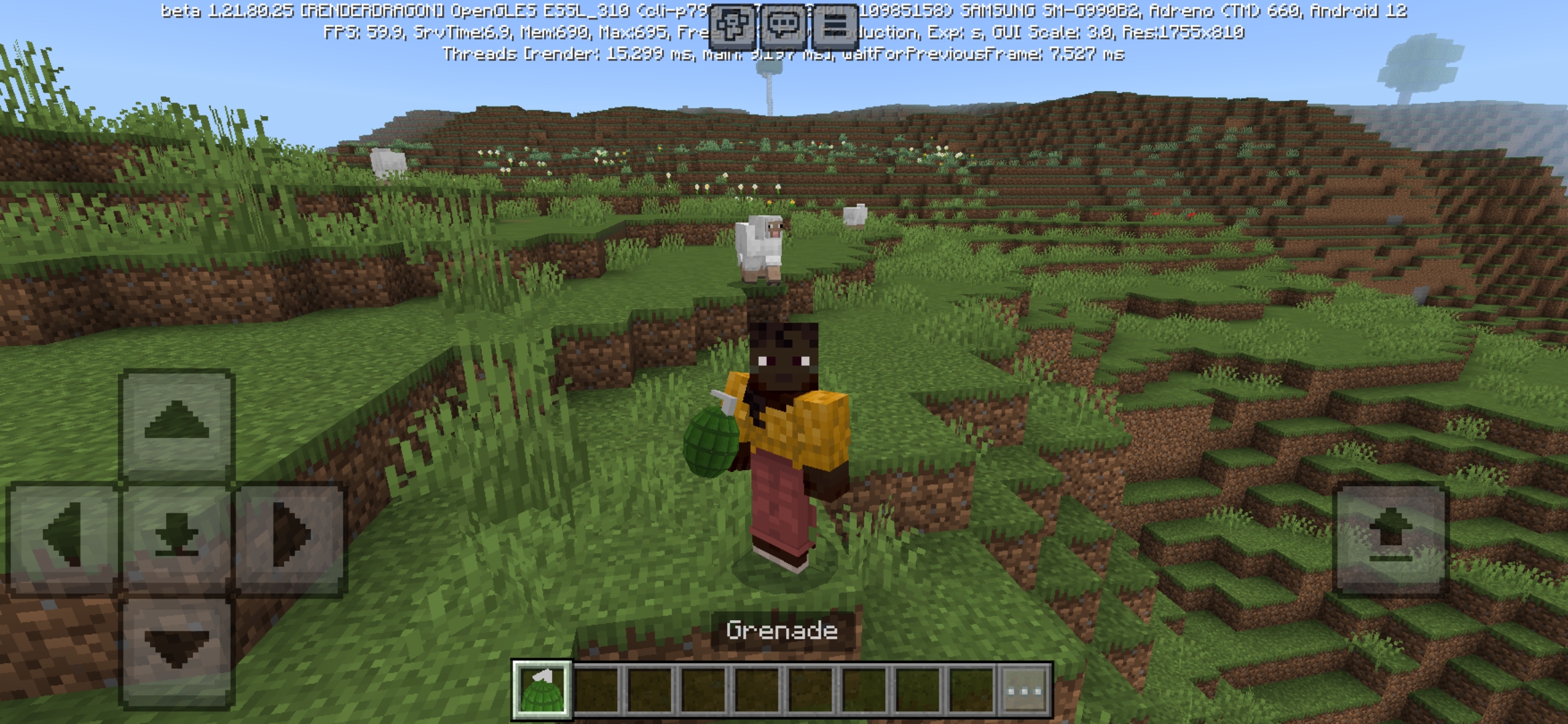The height and width of the screenshot is (724, 1568).
Task: Tap the seventh hotbar slot
Action: click(864, 688)
